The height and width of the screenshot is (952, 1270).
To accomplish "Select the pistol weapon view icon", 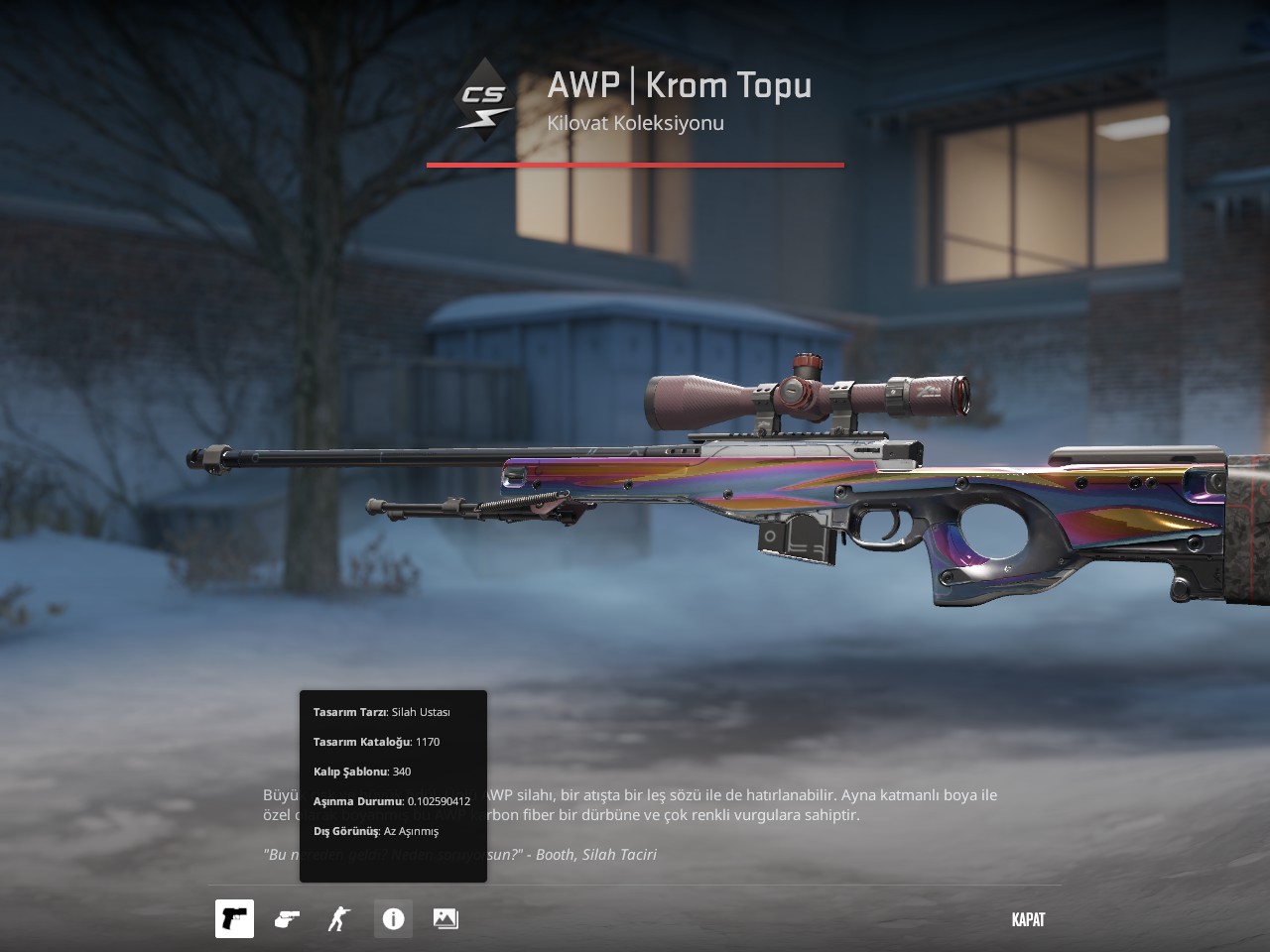I will click(234, 919).
